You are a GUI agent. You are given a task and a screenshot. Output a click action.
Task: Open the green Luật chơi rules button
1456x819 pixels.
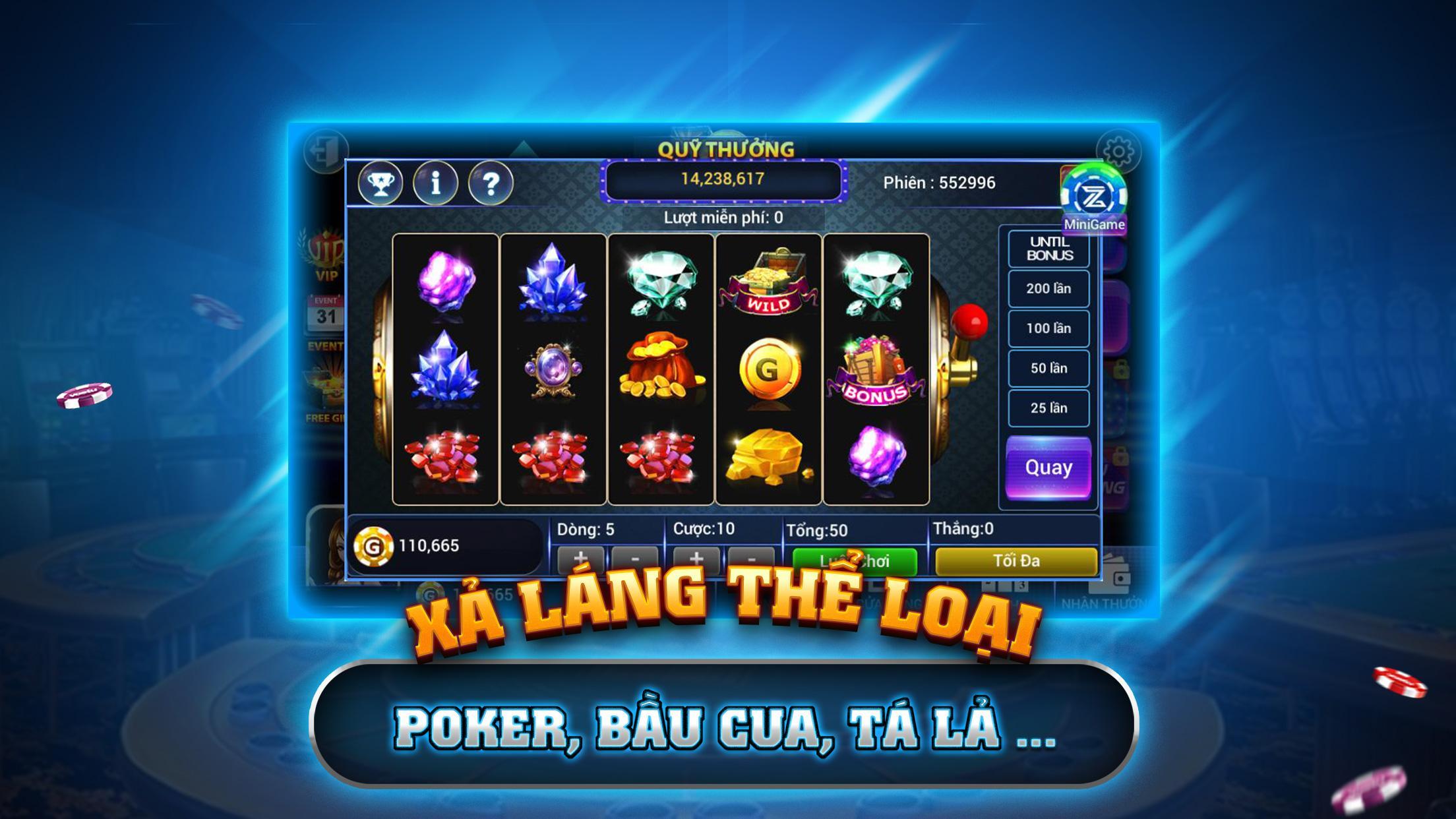[x=855, y=561]
